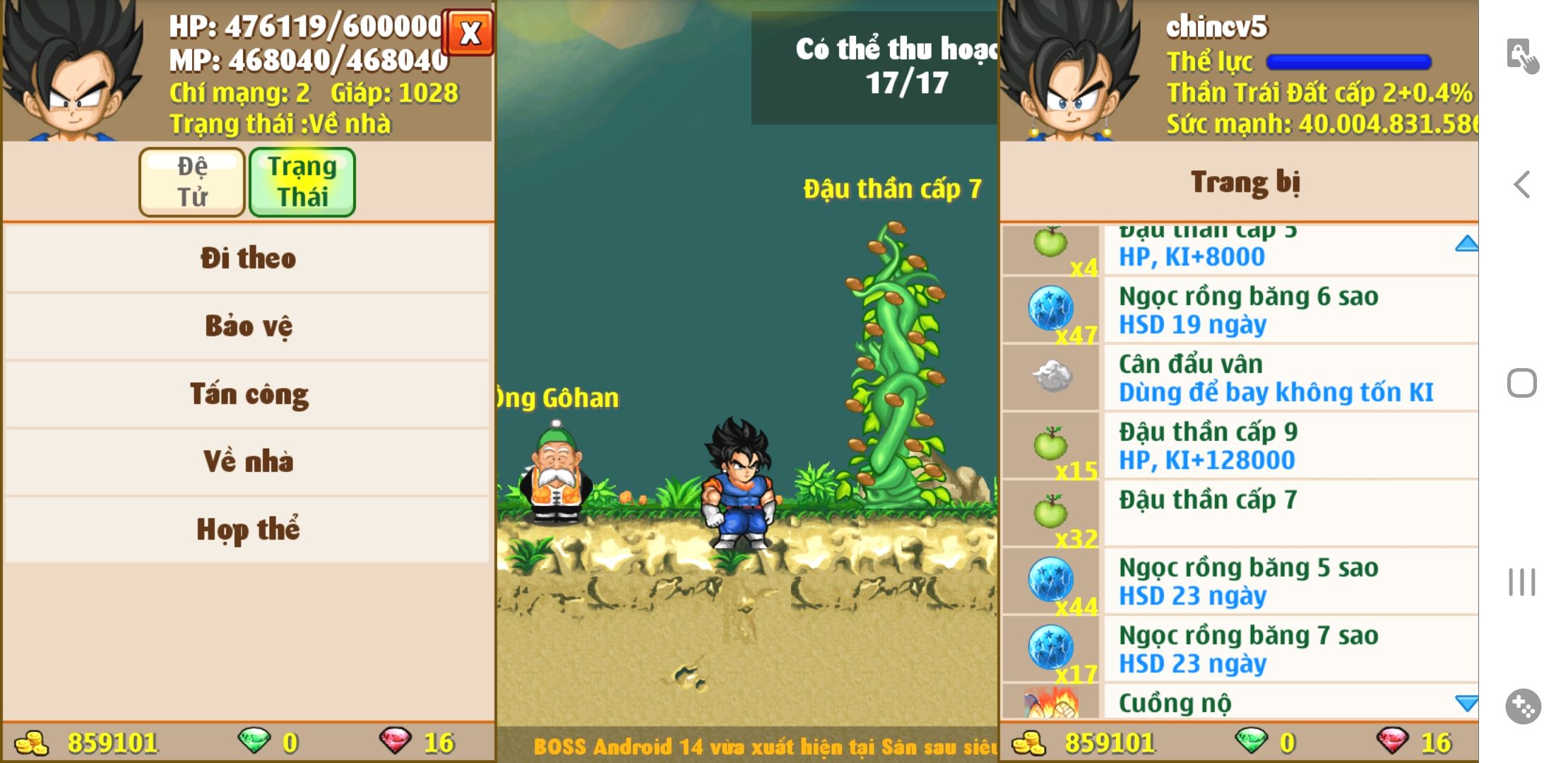Click the inventory scroll-up arrow
This screenshot has height=763, width=1568.
point(1466,244)
